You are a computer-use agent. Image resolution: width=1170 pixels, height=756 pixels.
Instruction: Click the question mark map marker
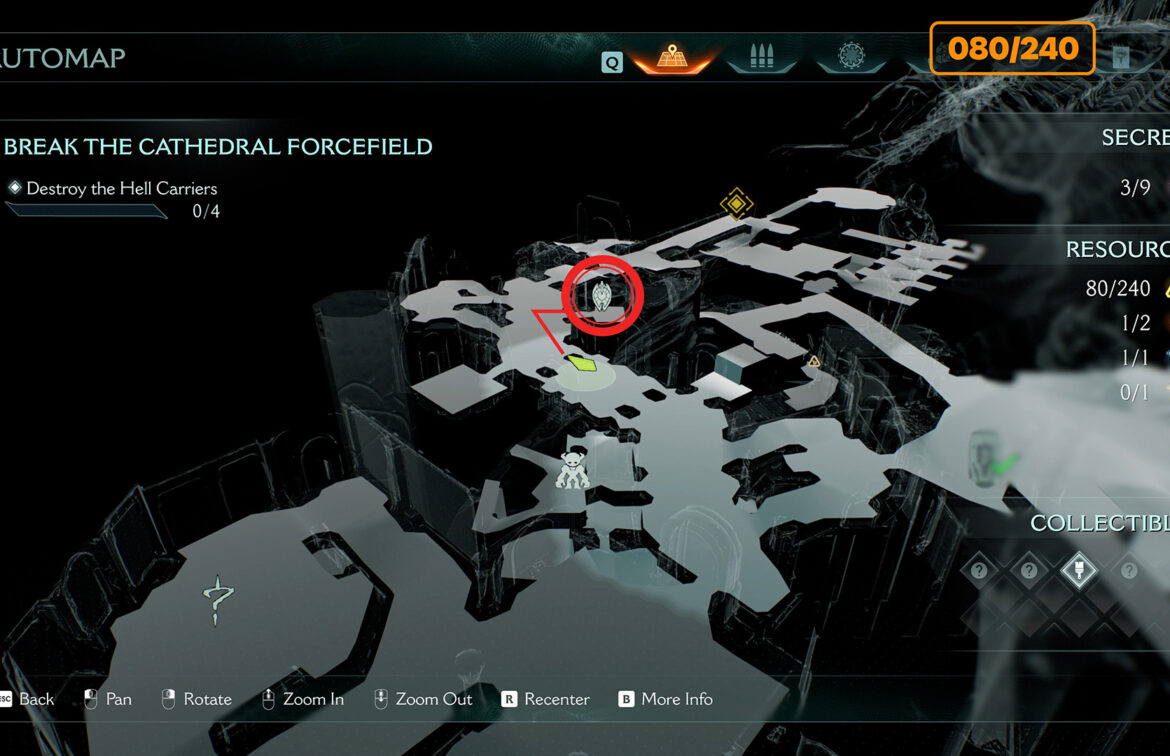click(217, 600)
